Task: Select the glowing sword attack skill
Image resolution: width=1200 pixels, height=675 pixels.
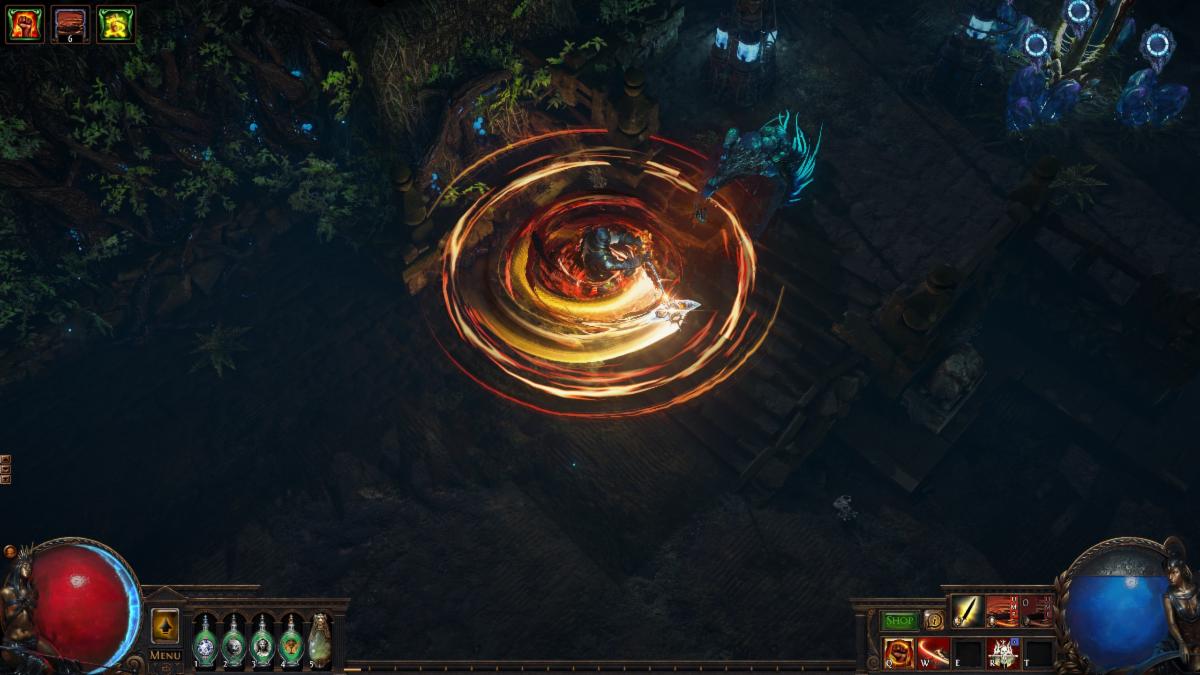Action: (967, 611)
